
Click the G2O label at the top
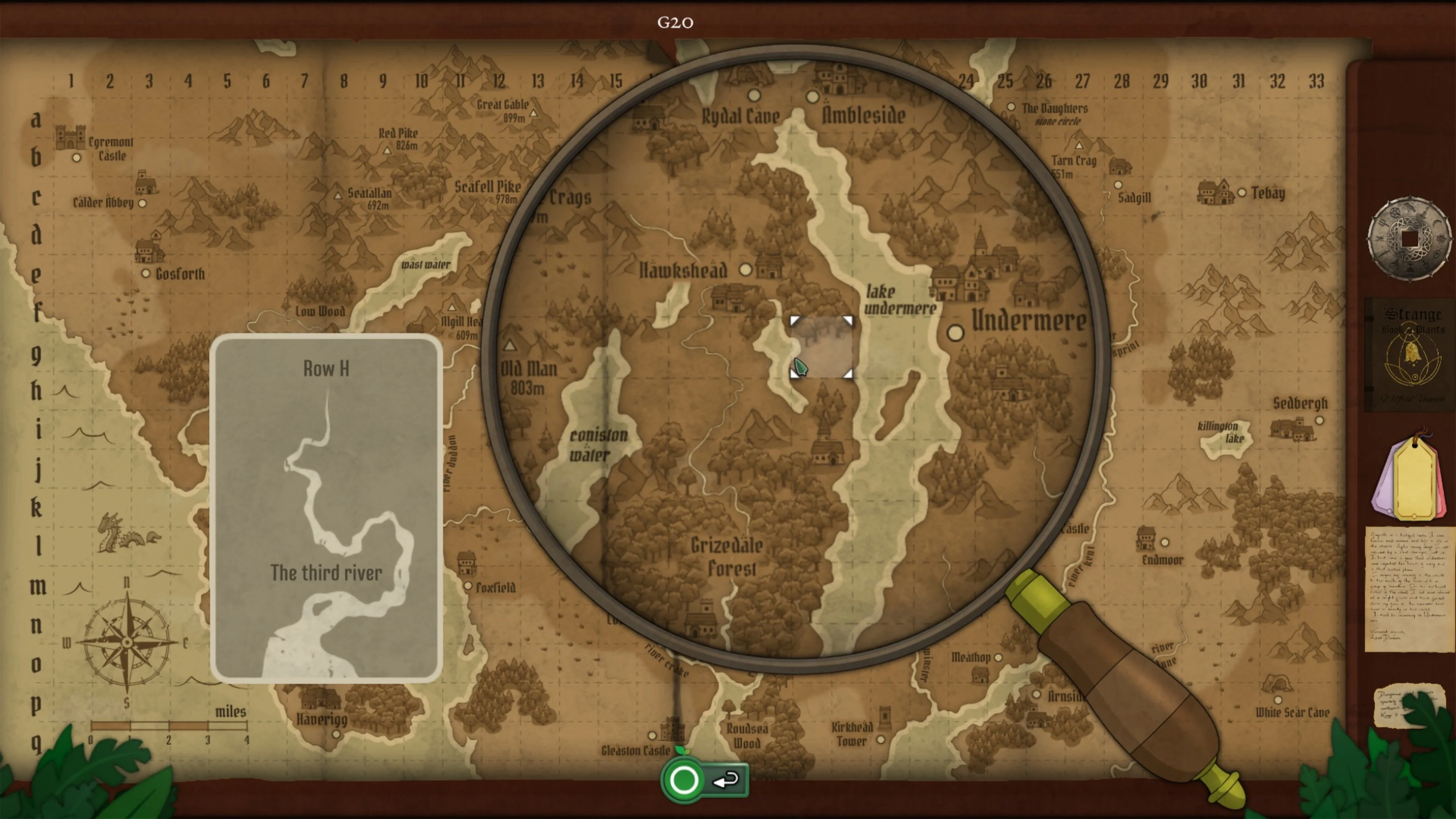click(676, 23)
